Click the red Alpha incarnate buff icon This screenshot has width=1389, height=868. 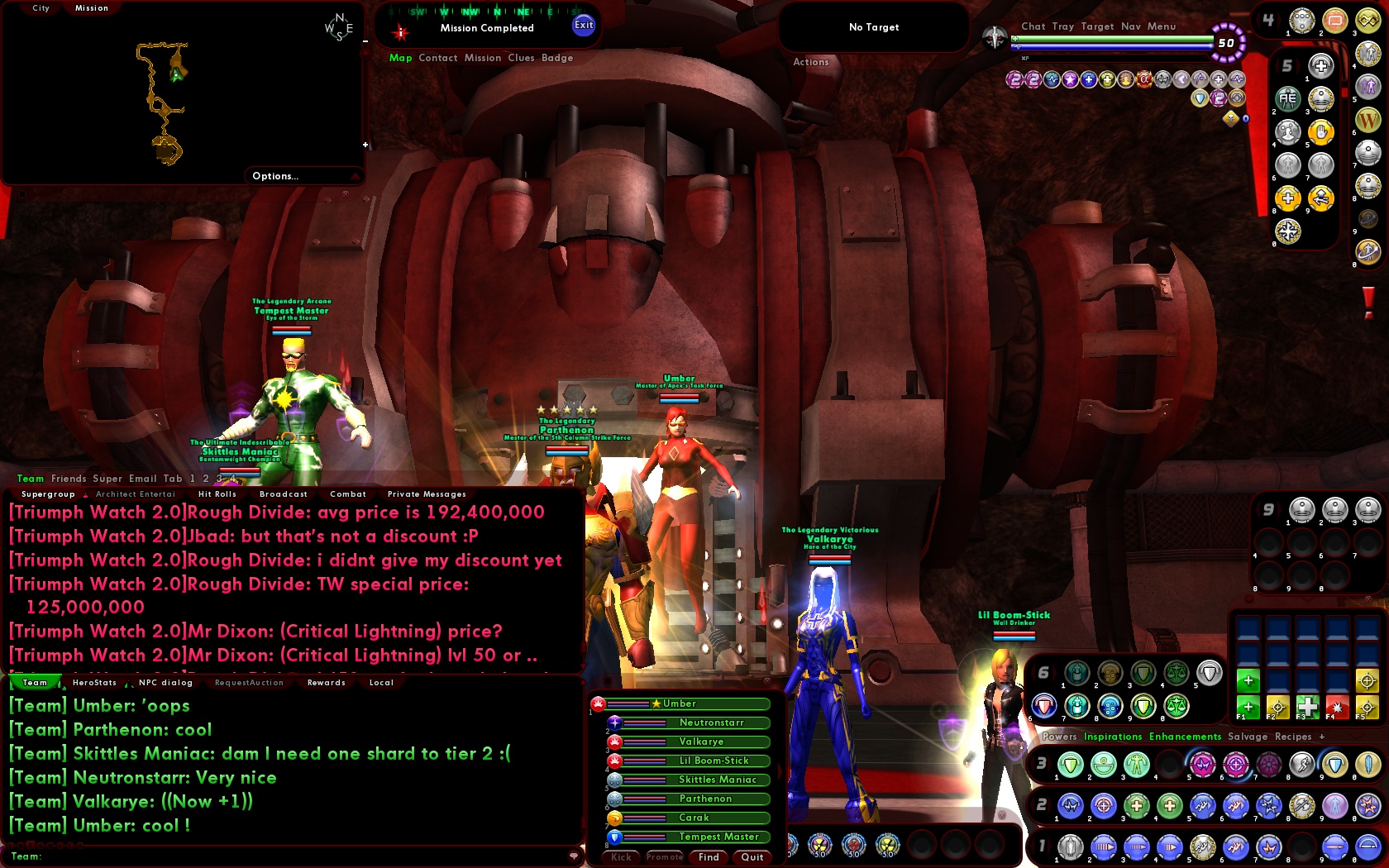coord(1145,79)
